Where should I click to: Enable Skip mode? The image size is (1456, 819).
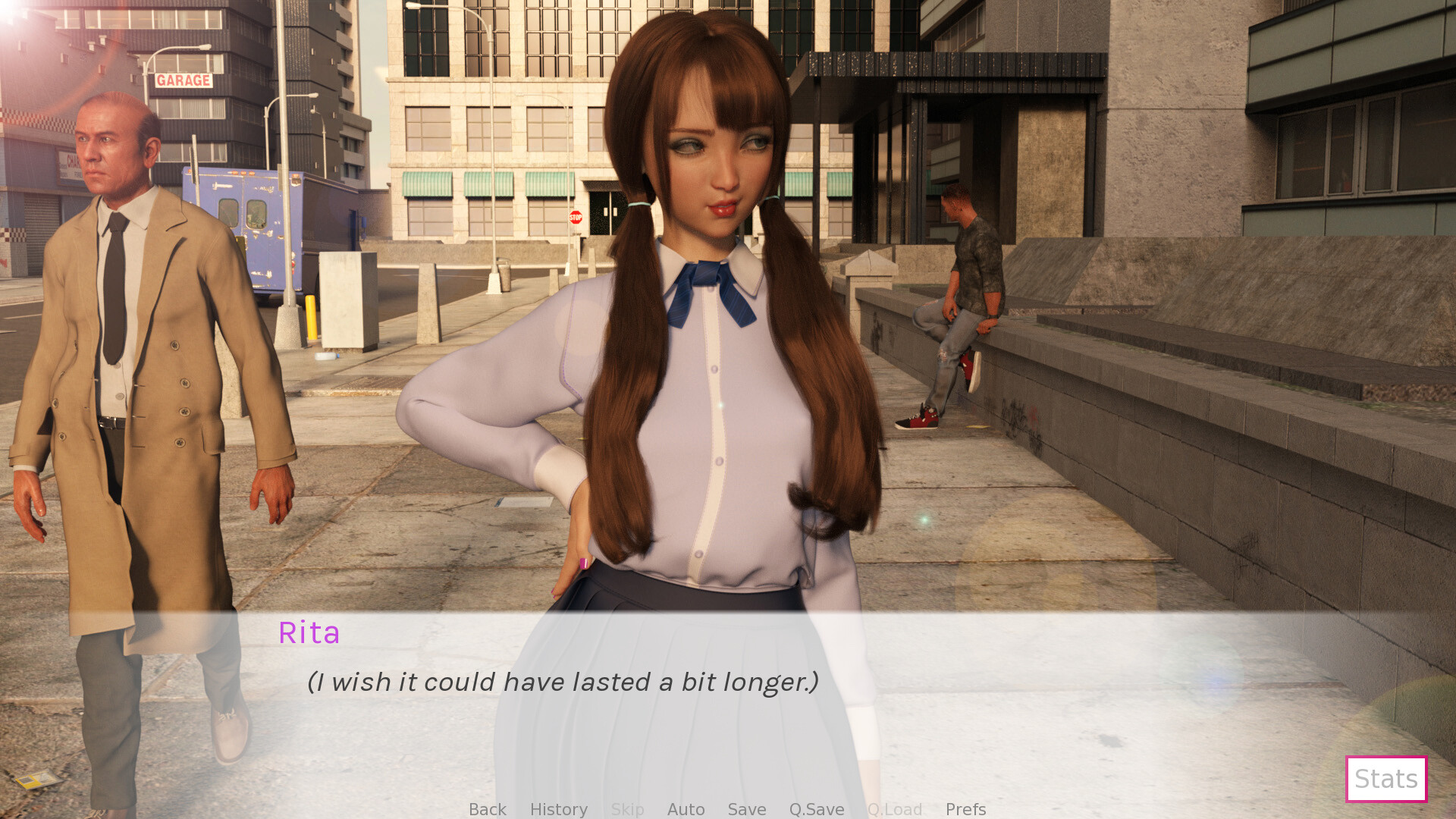(x=627, y=809)
